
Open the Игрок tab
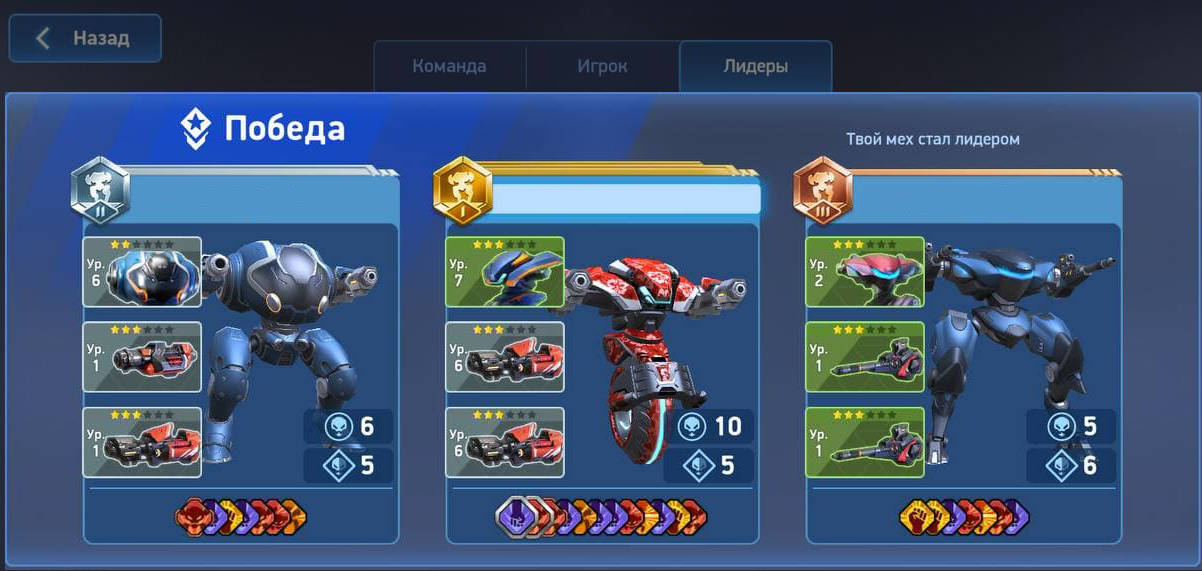[602, 67]
